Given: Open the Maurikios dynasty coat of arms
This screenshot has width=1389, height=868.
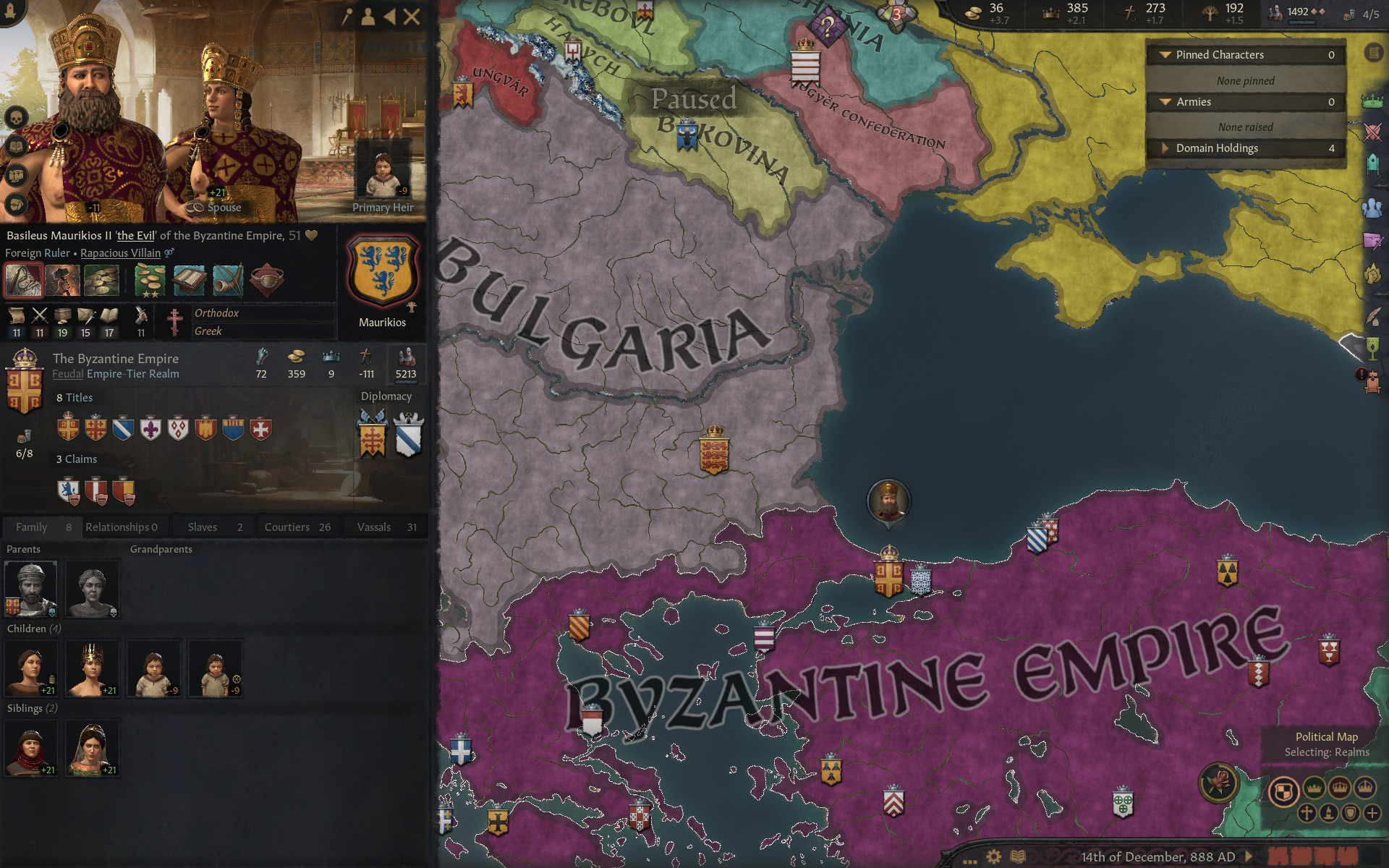Looking at the screenshot, I should (x=382, y=271).
